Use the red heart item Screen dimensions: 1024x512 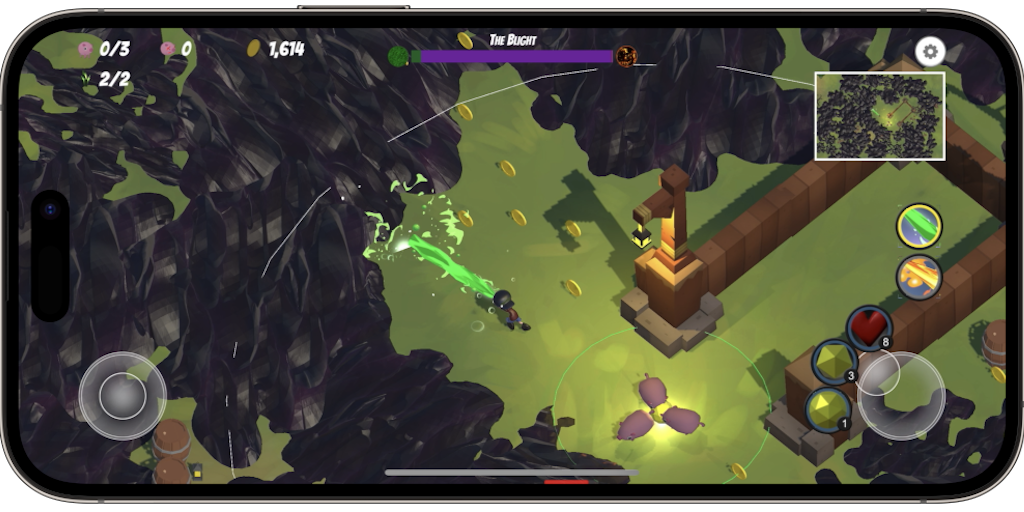868,328
